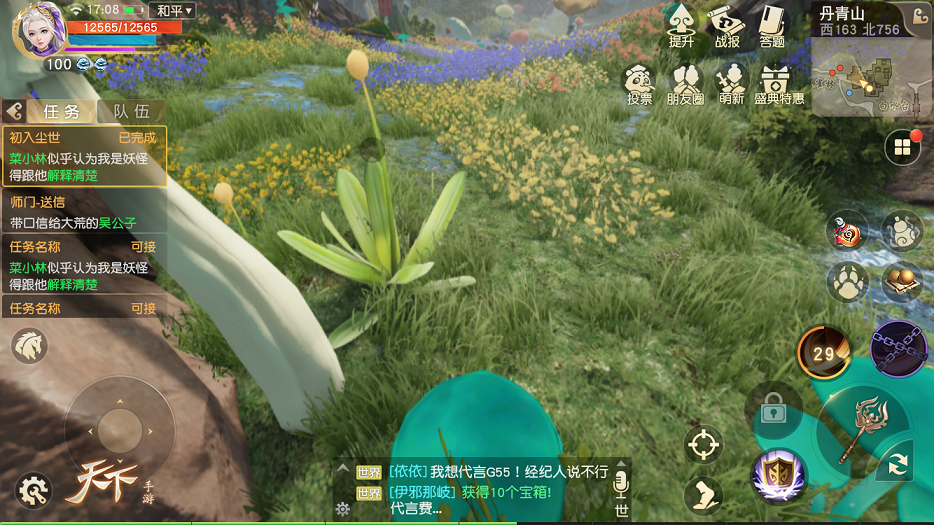Click the horse mount icon
The image size is (934, 525).
[x=29, y=346]
